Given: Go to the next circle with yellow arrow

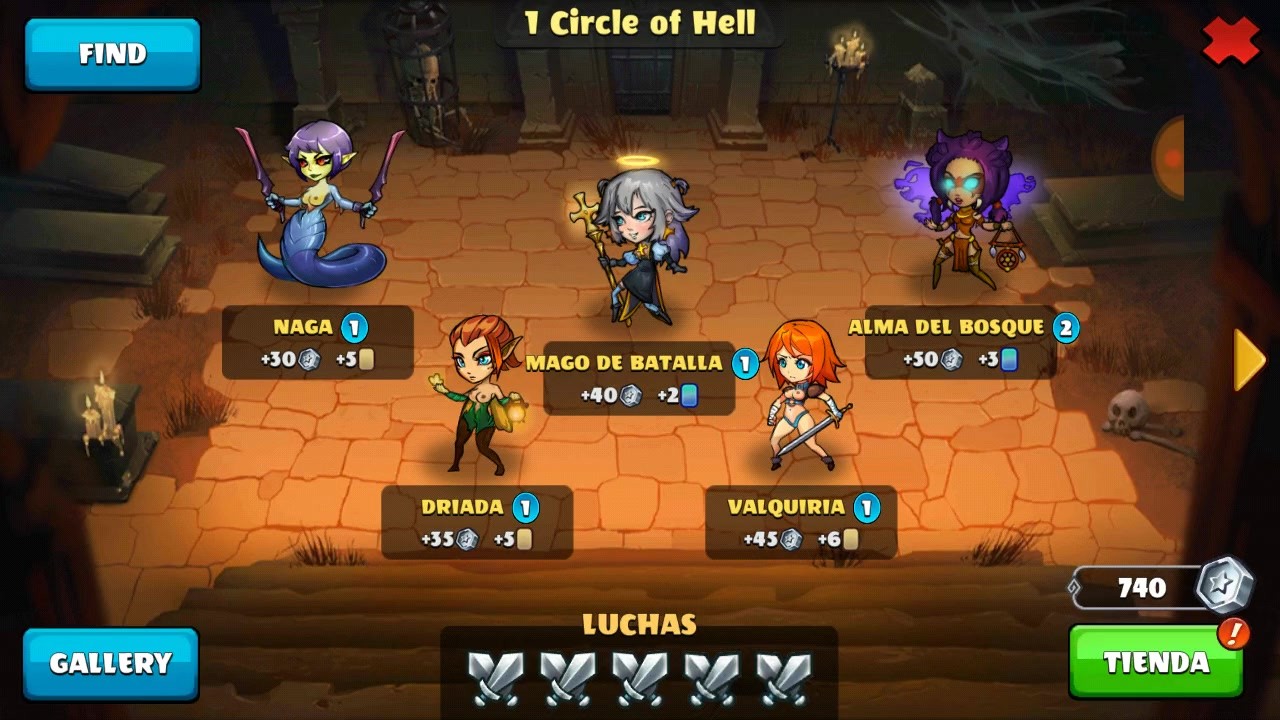Looking at the screenshot, I should tap(1249, 360).
